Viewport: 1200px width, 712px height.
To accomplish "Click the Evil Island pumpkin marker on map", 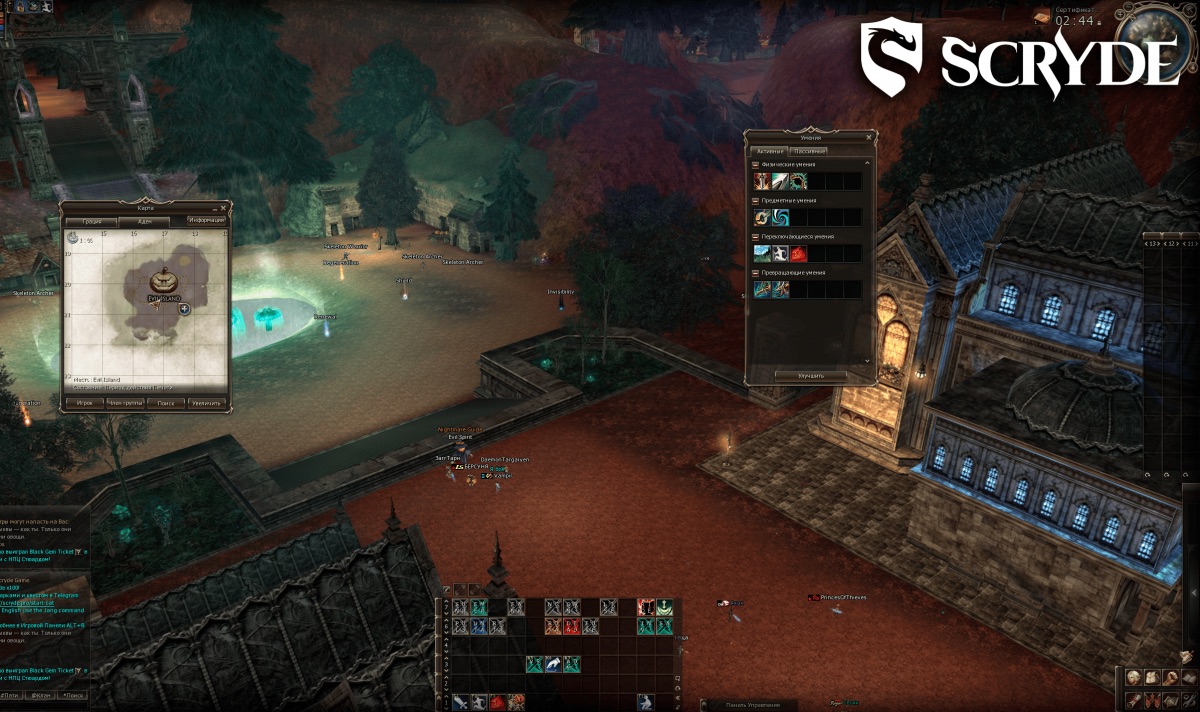I will point(164,281).
